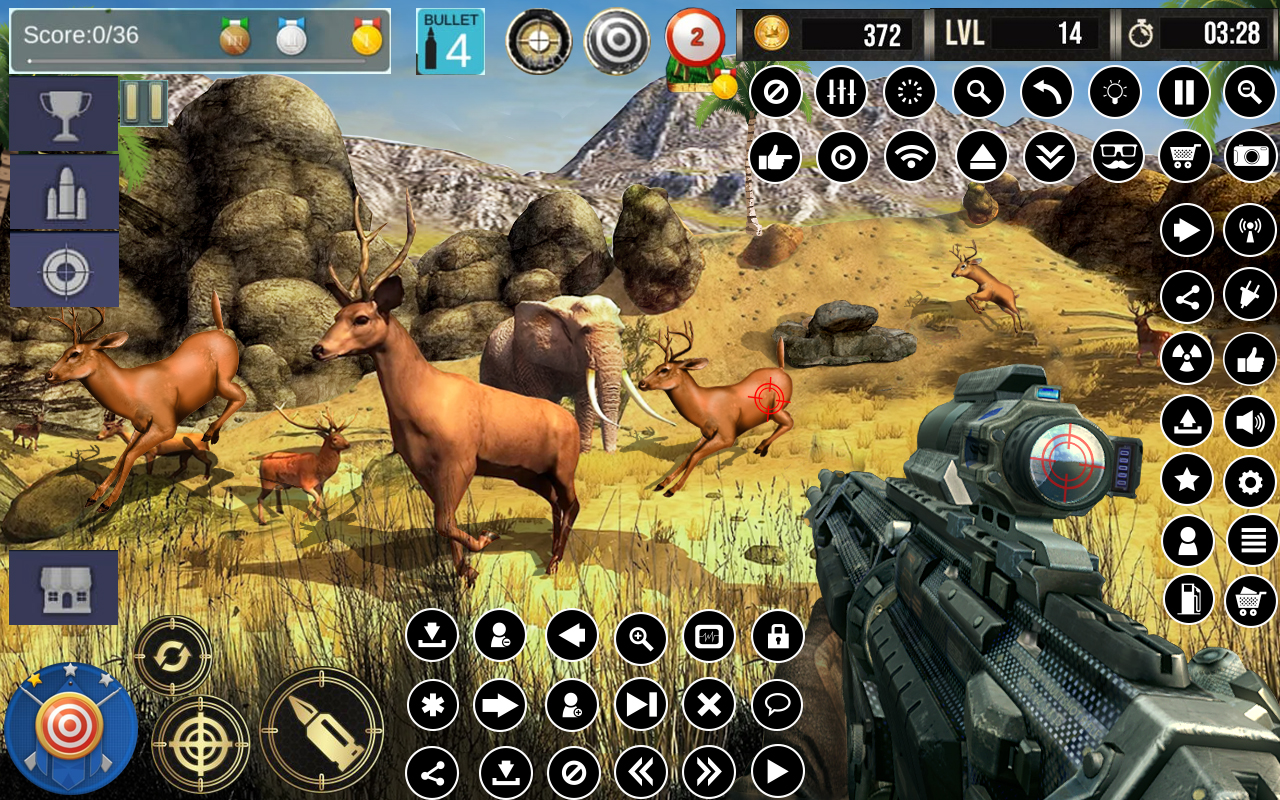Open the store building button
1280x800 pixels.
tap(64, 587)
